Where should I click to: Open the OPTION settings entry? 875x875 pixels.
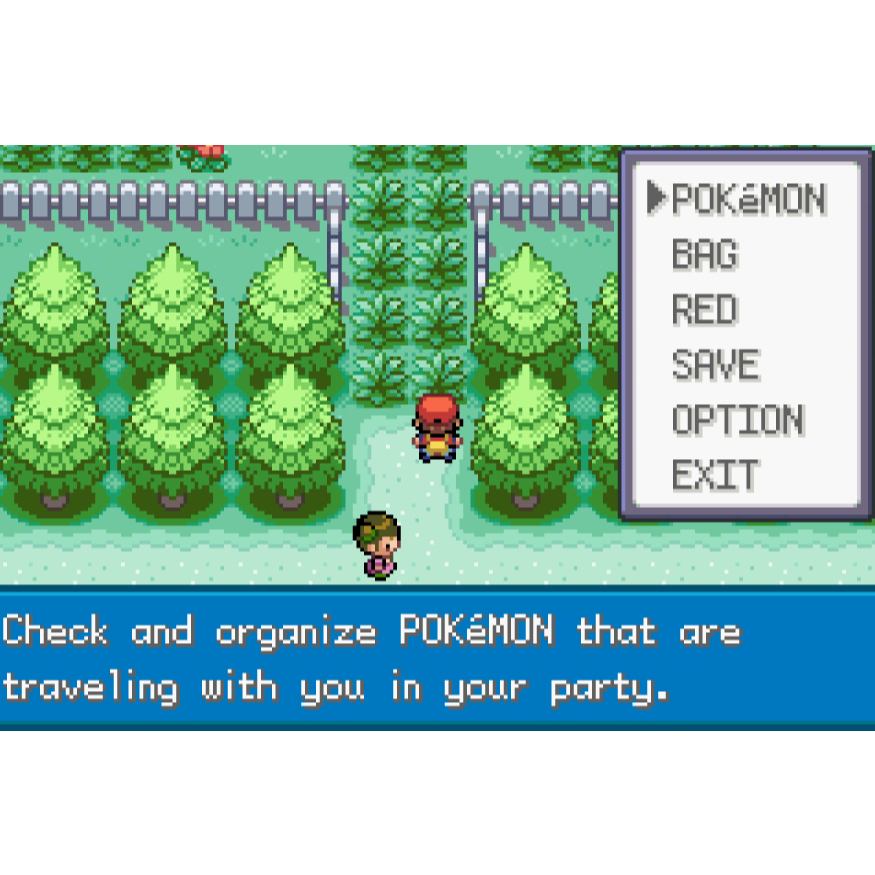[737, 420]
